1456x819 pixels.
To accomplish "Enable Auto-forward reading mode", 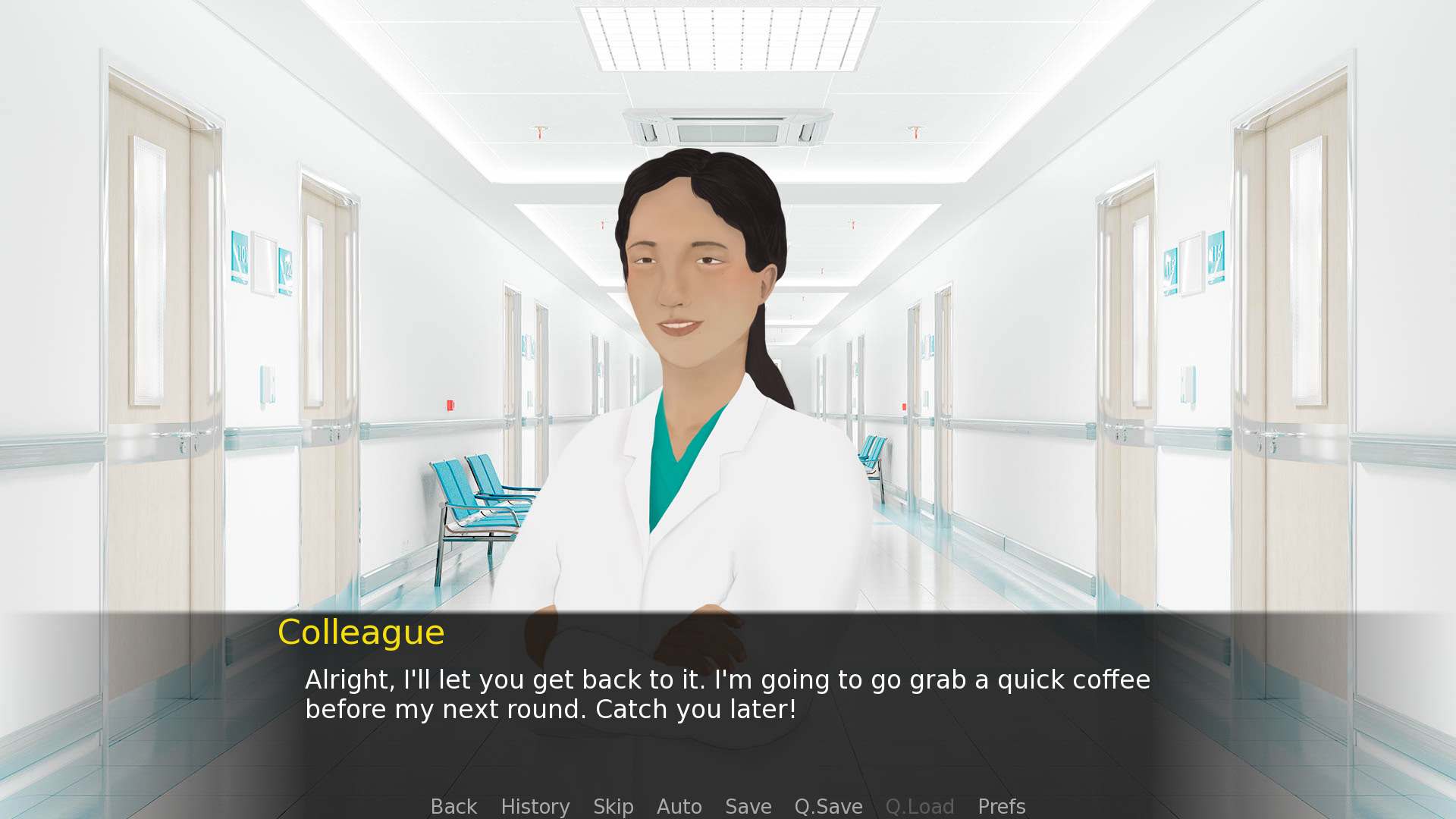I will 679,806.
